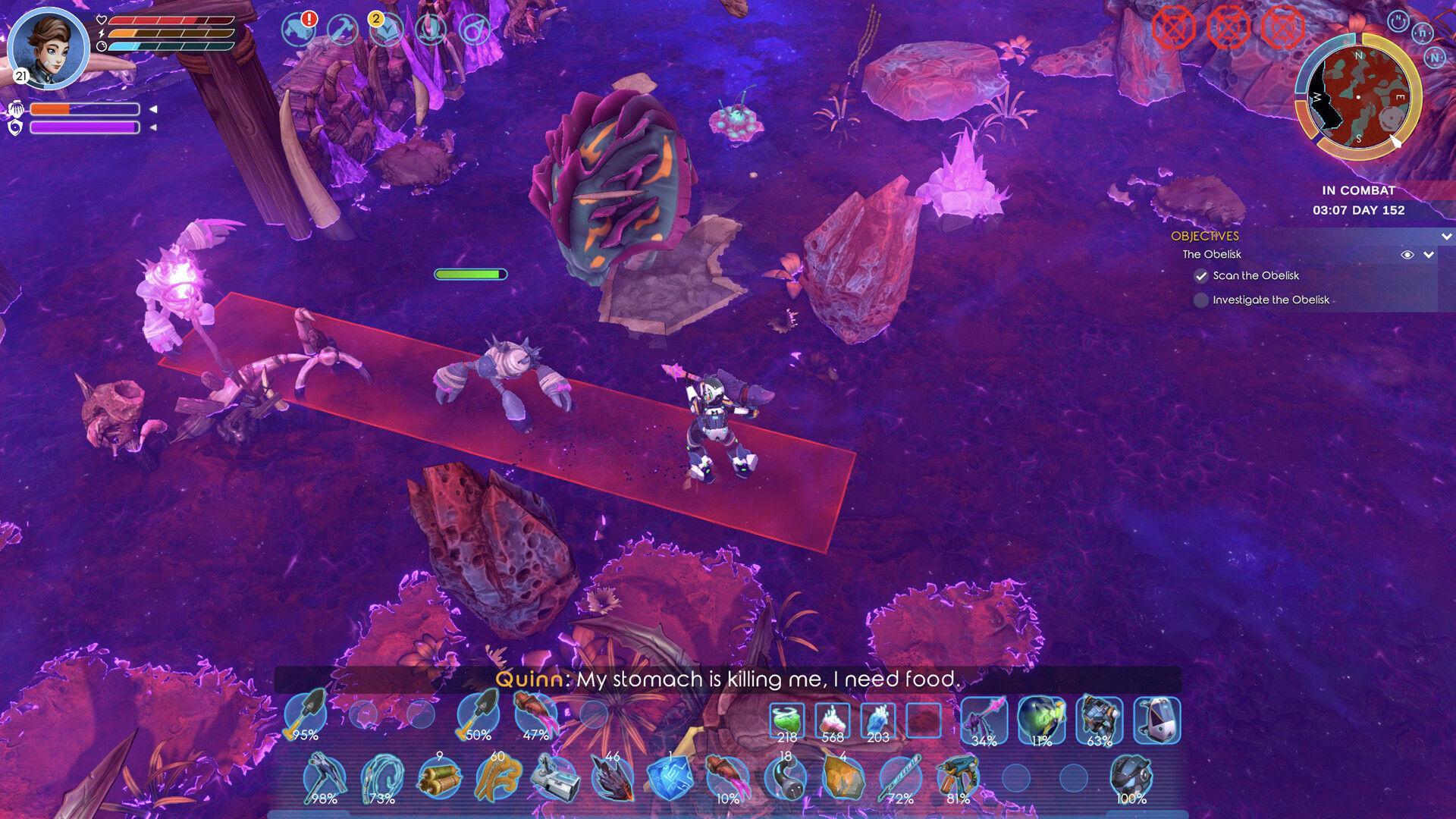Click the character portrait at level 21

click(x=49, y=49)
